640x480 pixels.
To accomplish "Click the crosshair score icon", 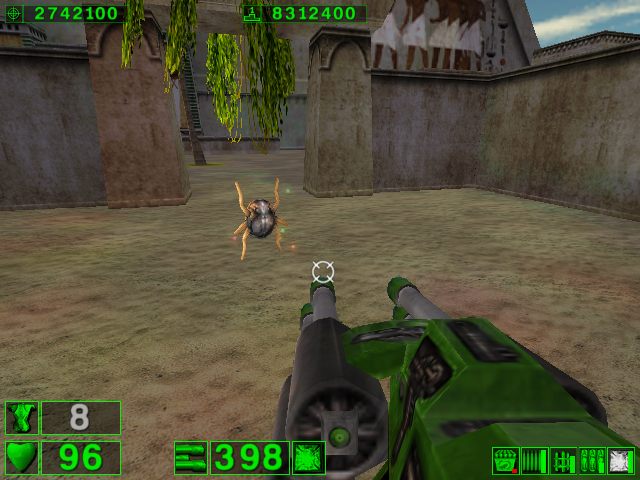I will coord(13,13).
